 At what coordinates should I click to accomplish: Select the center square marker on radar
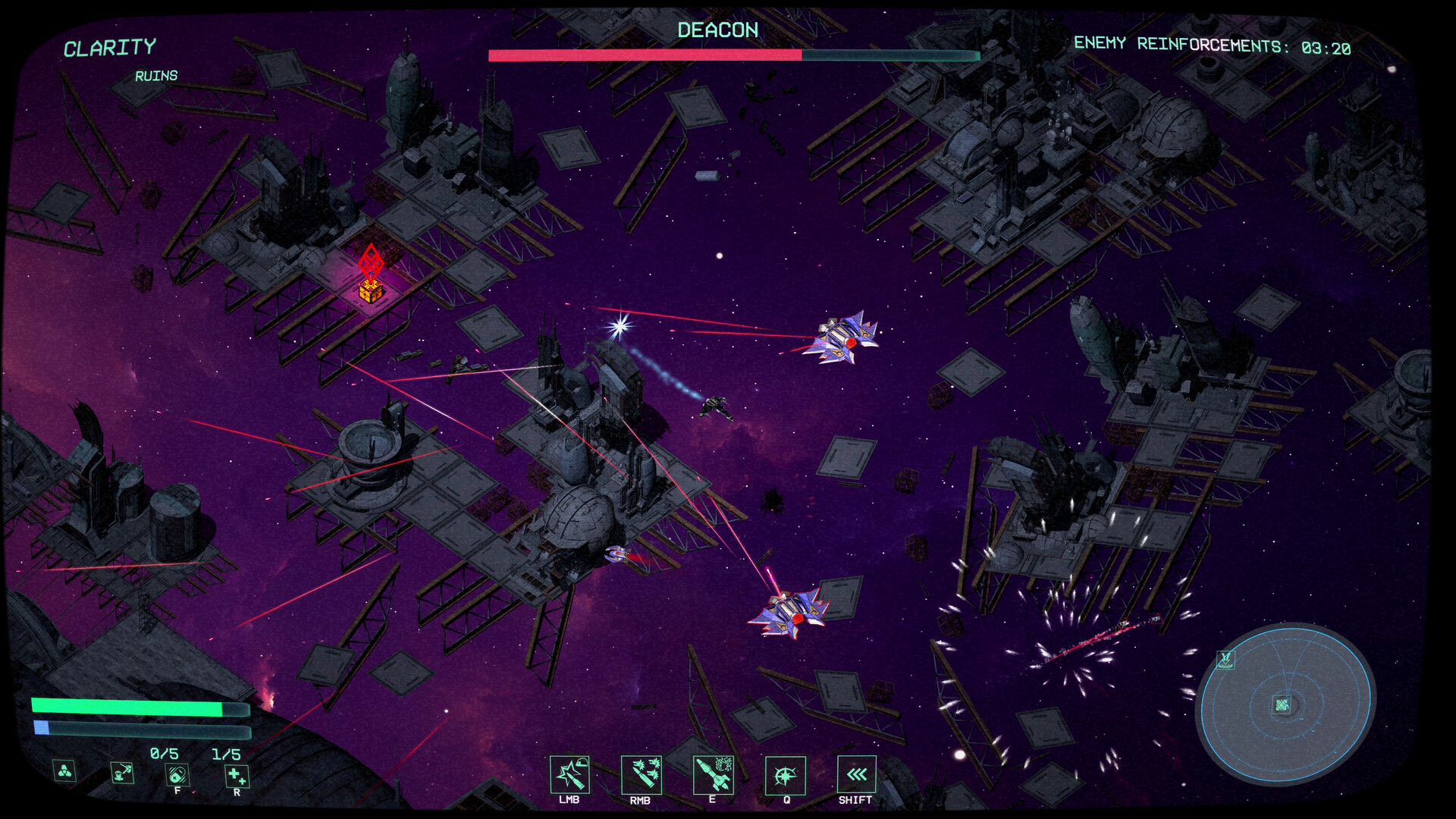pyautogui.click(x=1282, y=705)
